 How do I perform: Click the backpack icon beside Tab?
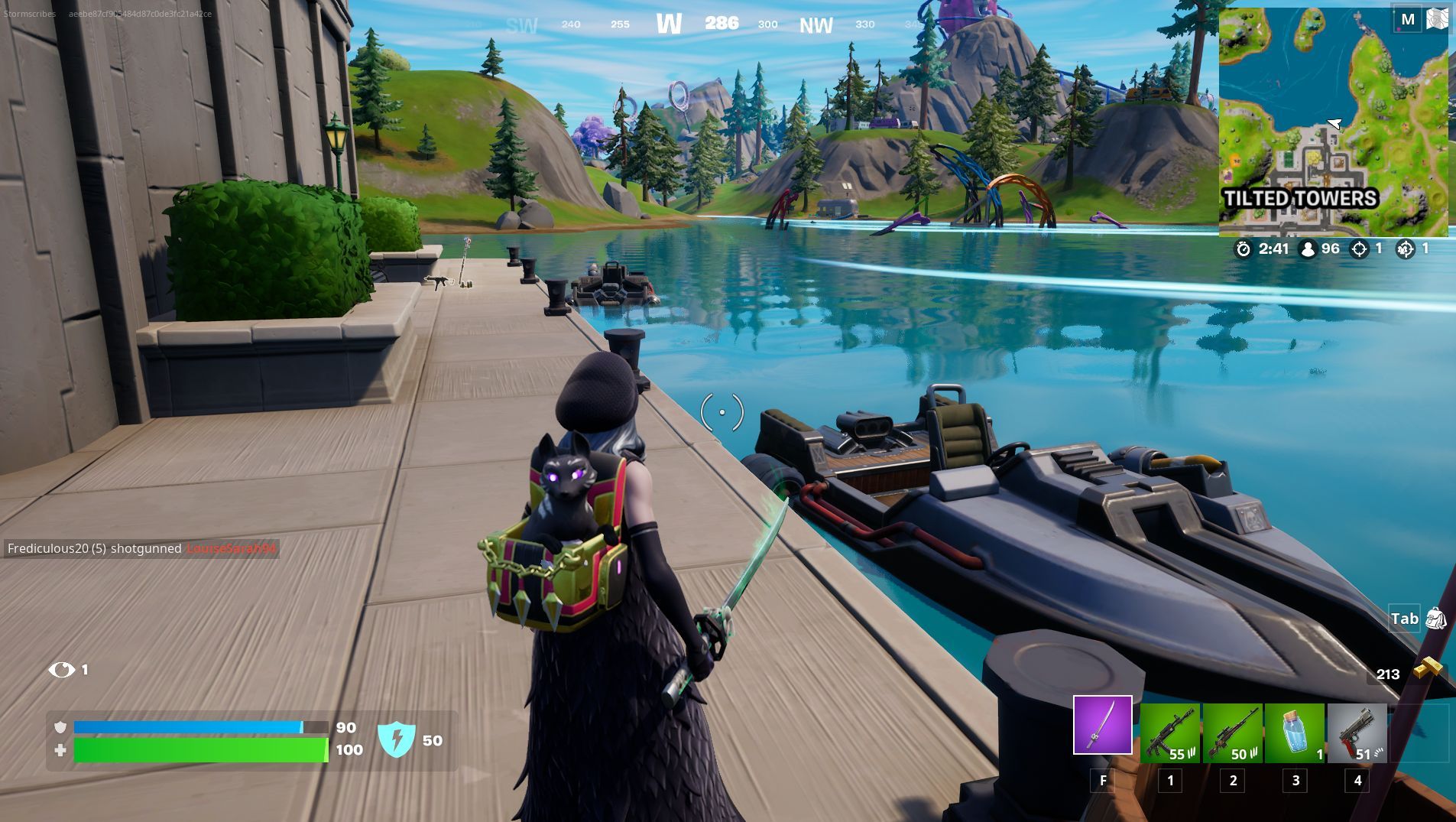tap(1436, 619)
